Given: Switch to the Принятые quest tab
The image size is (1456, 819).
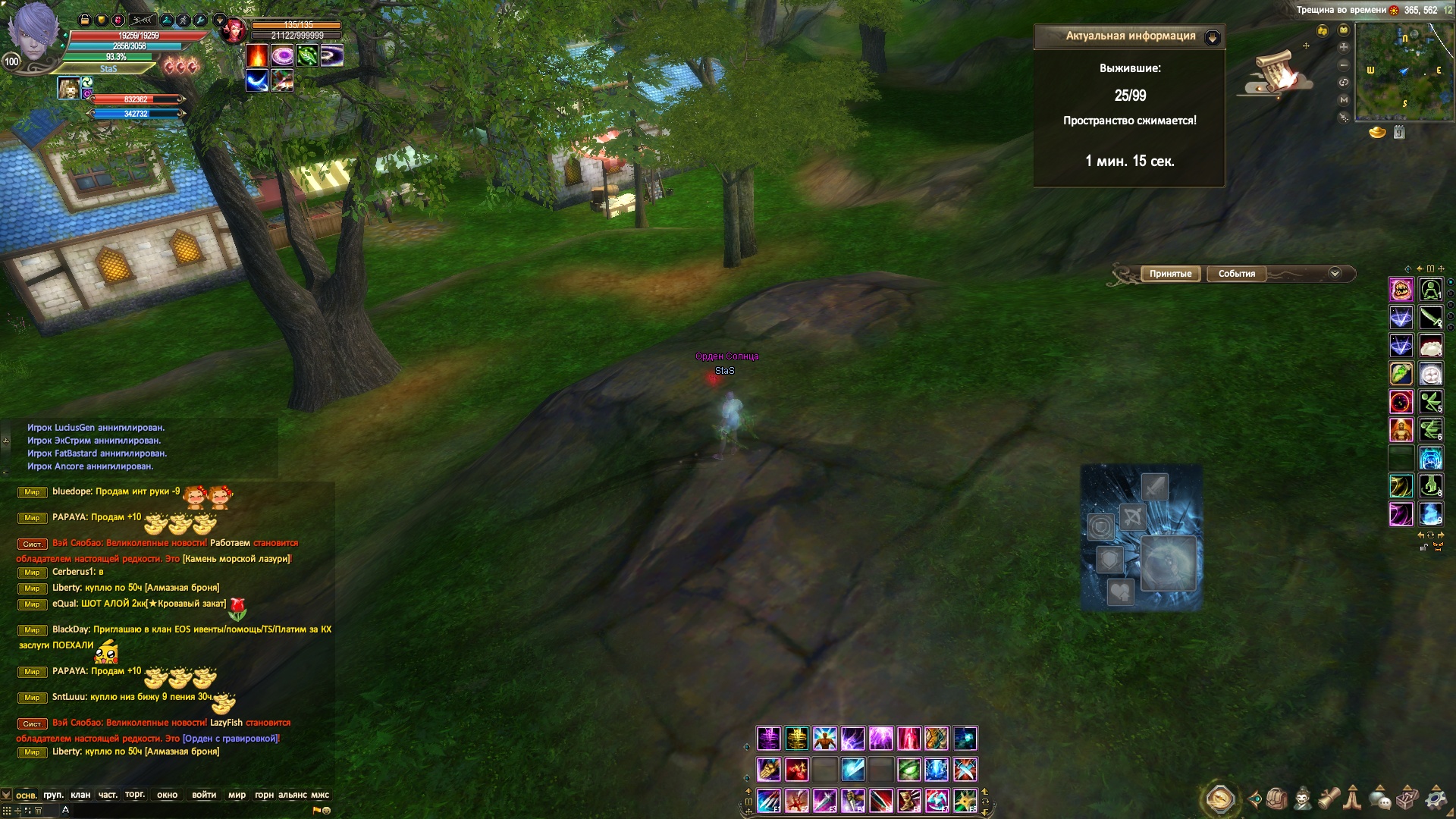Looking at the screenshot, I should (x=1170, y=274).
